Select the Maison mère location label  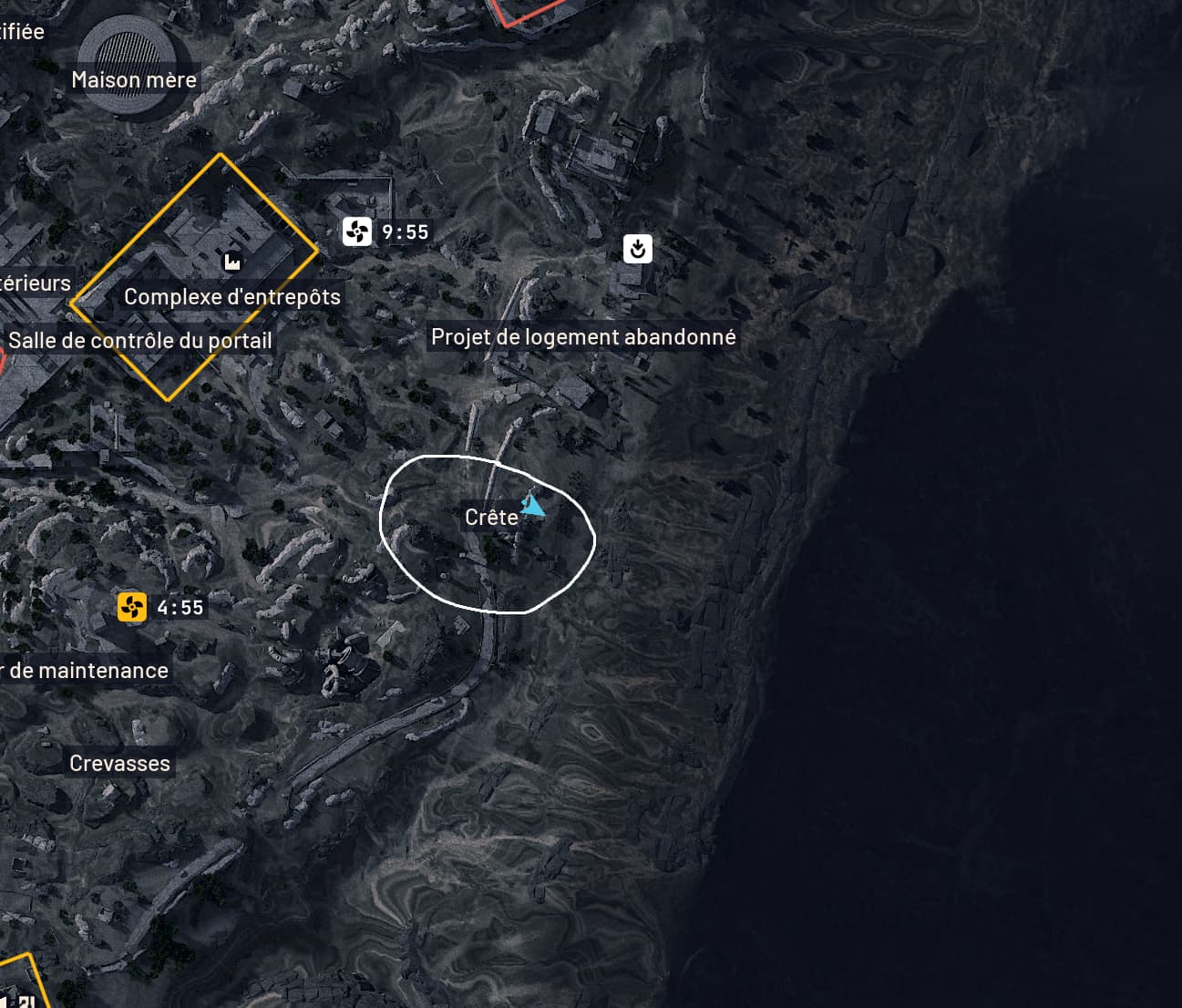(134, 80)
